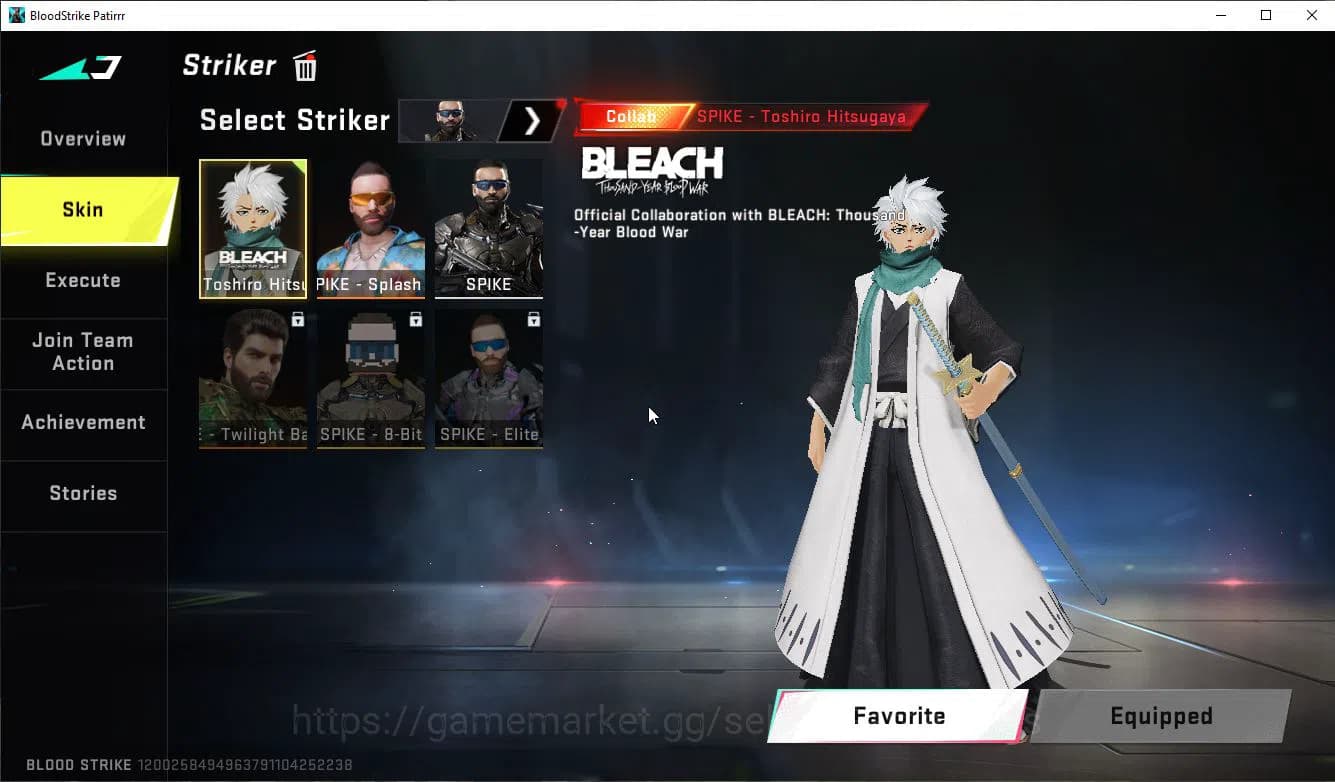The height and width of the screenshot is (782, 1335).
Task: Open the Execute section
Action: 82,280
